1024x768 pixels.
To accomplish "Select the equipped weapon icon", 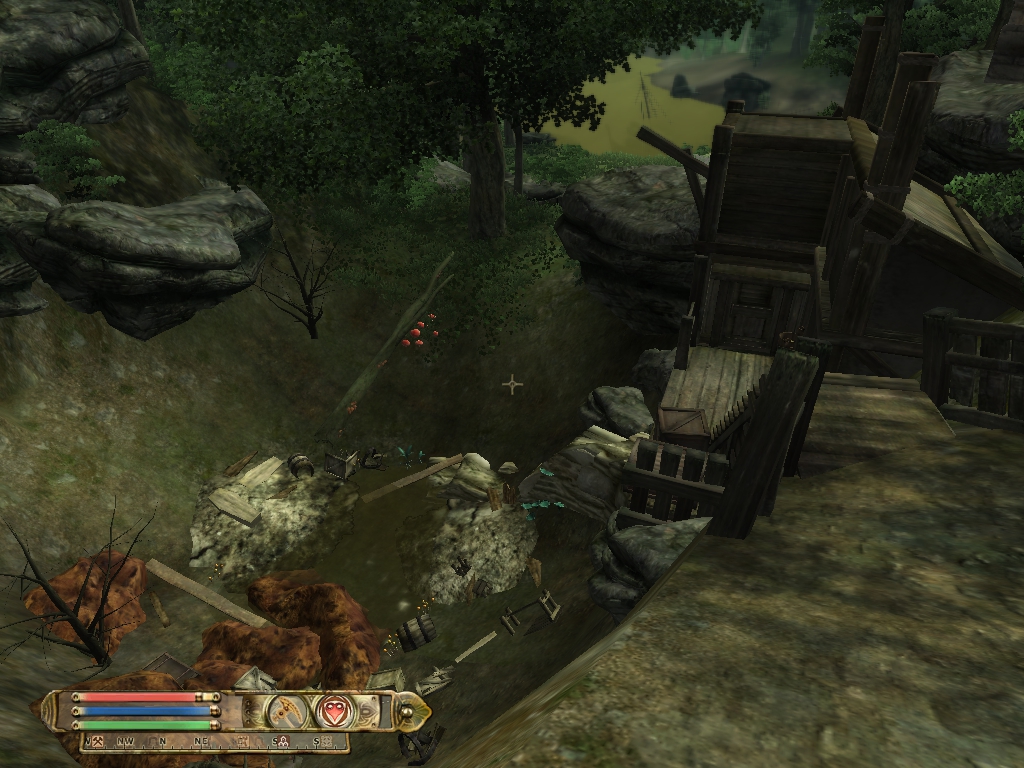I will click(x=287, y=711).
